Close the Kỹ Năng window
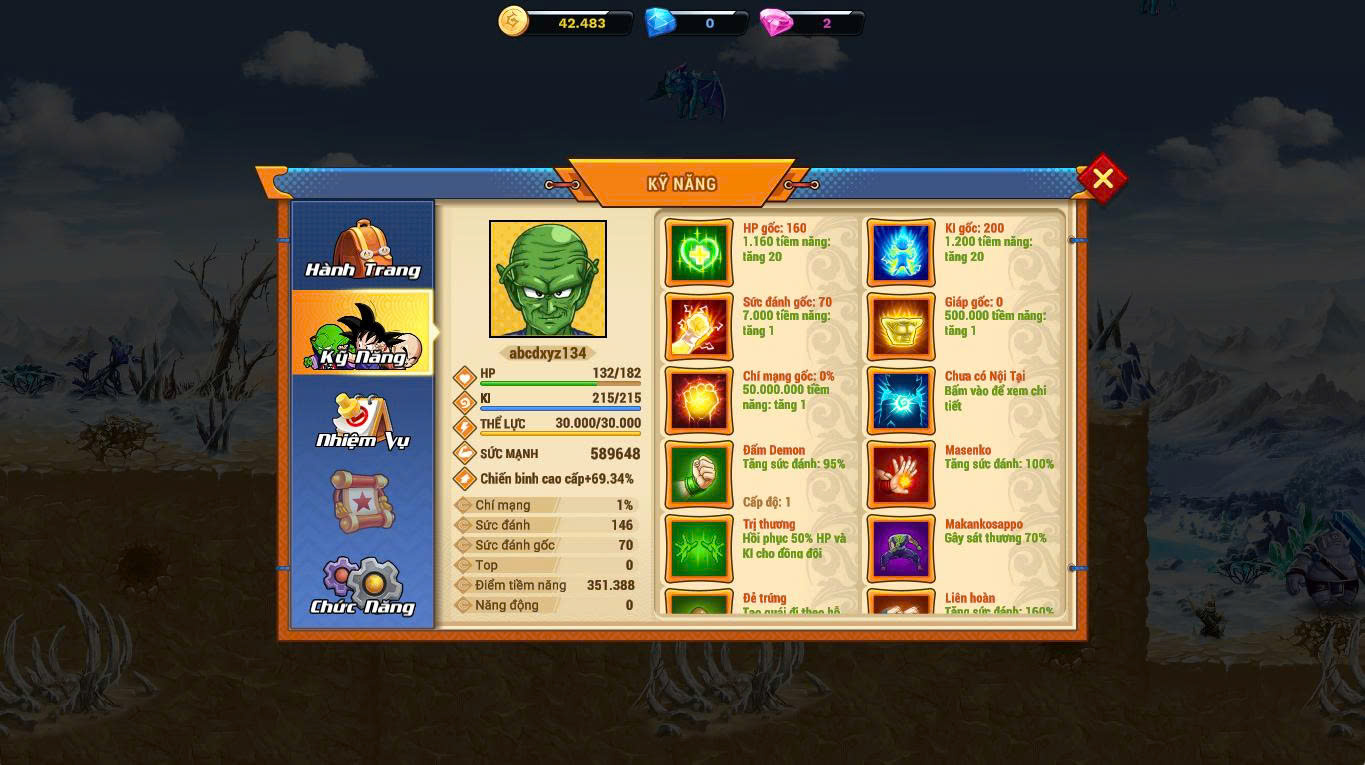 pos(1102,179)
